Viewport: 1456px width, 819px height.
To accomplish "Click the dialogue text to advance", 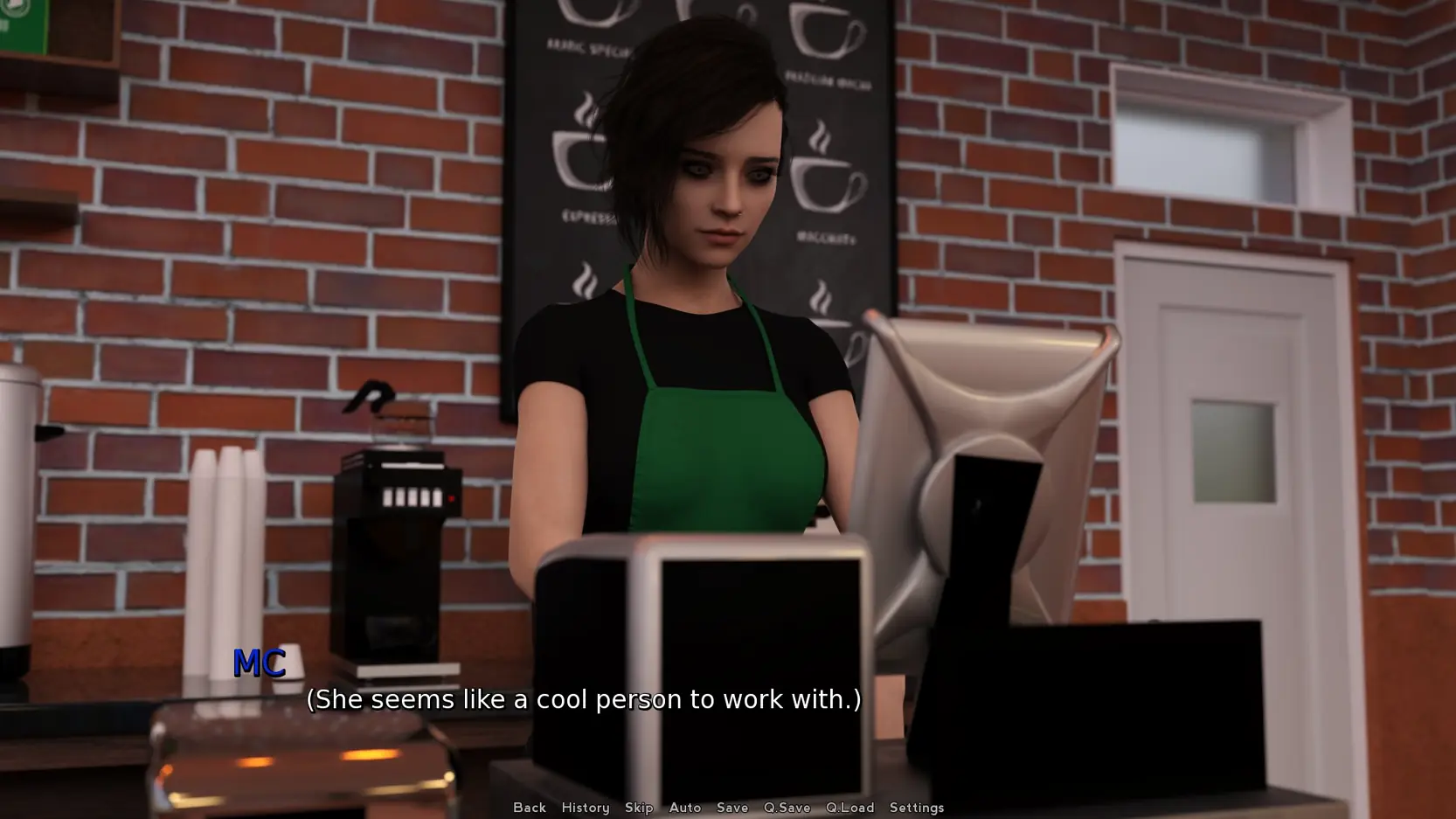I will click(583, 699).
